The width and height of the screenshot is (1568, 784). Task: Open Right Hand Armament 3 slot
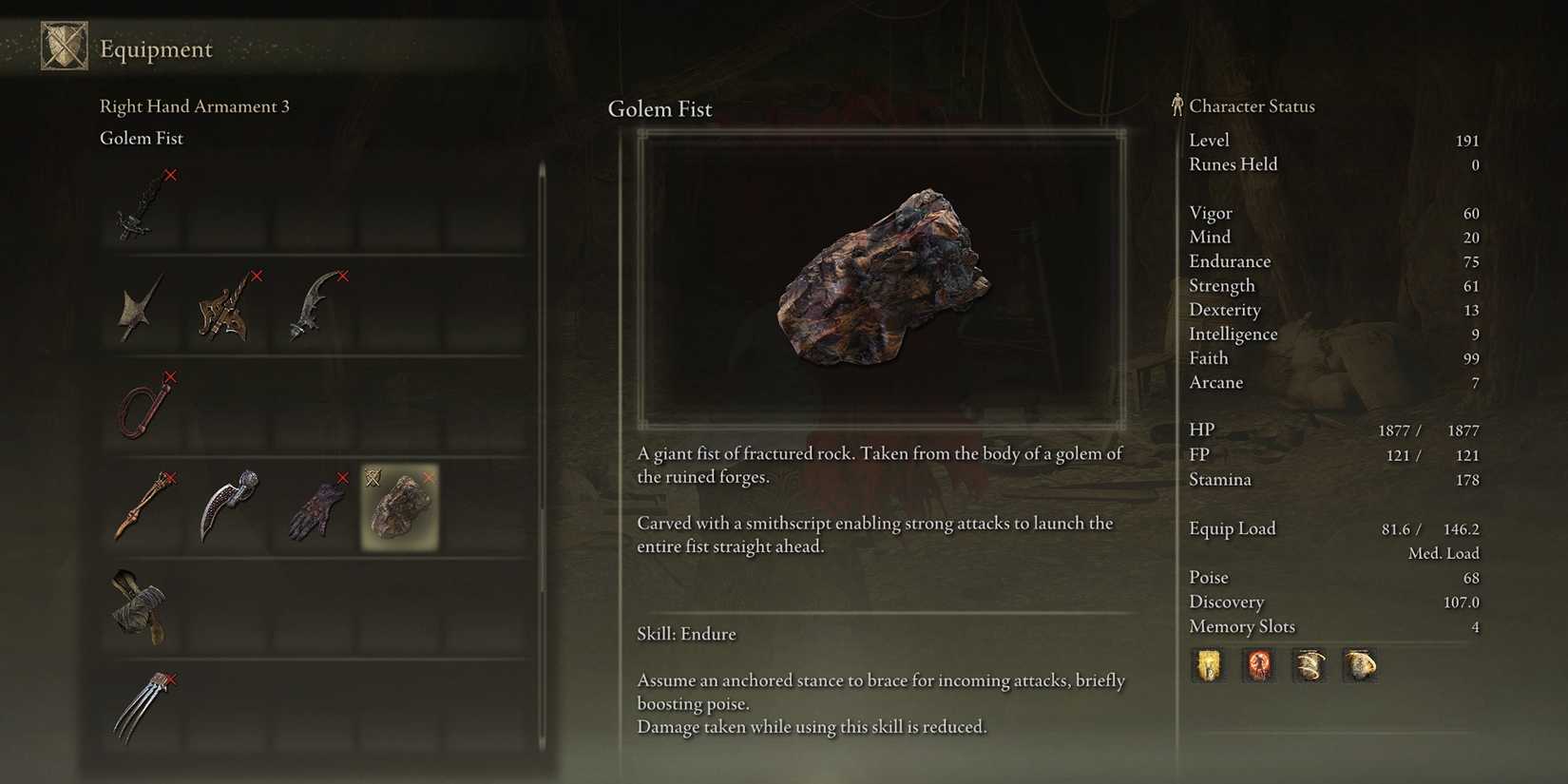click(x=195, y=106)
